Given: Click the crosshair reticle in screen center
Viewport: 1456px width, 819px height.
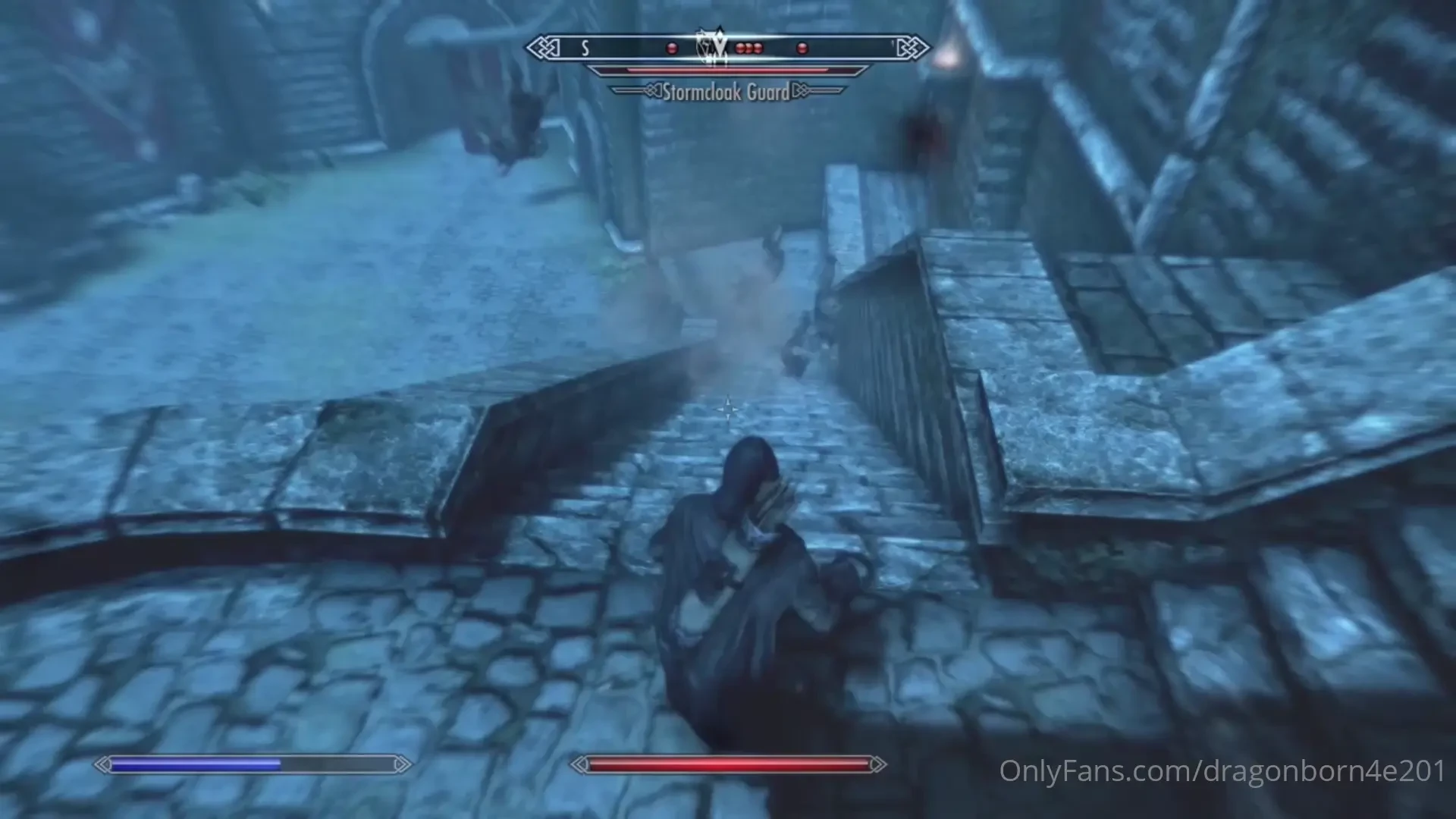Looking at the screenshot, I should click(x=728, y=409).
